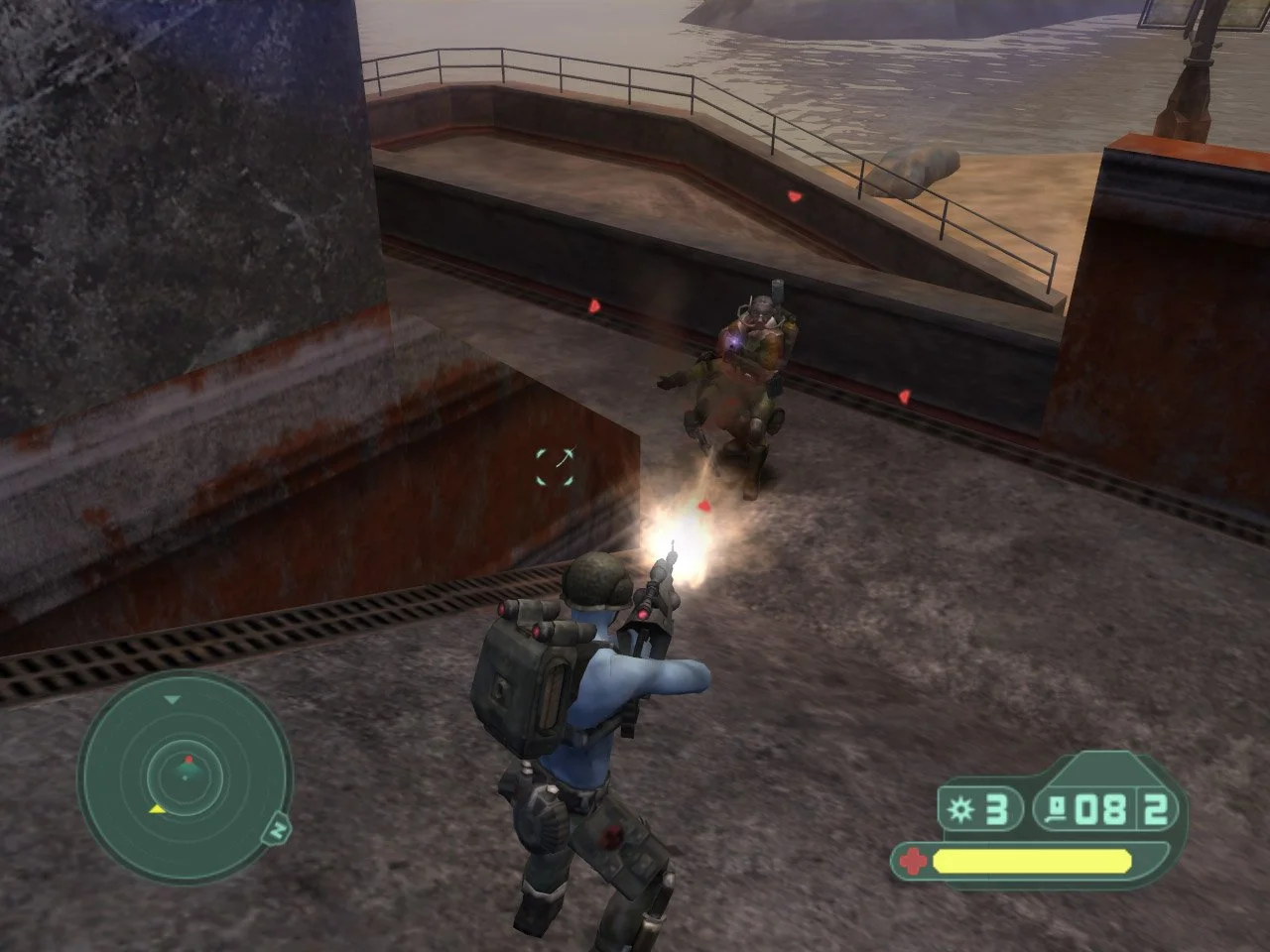Image resolution: width=1270 pixels, height=952 pixels.
Task: Click the grenade count icon on the HUD
Action: point(959,808)
